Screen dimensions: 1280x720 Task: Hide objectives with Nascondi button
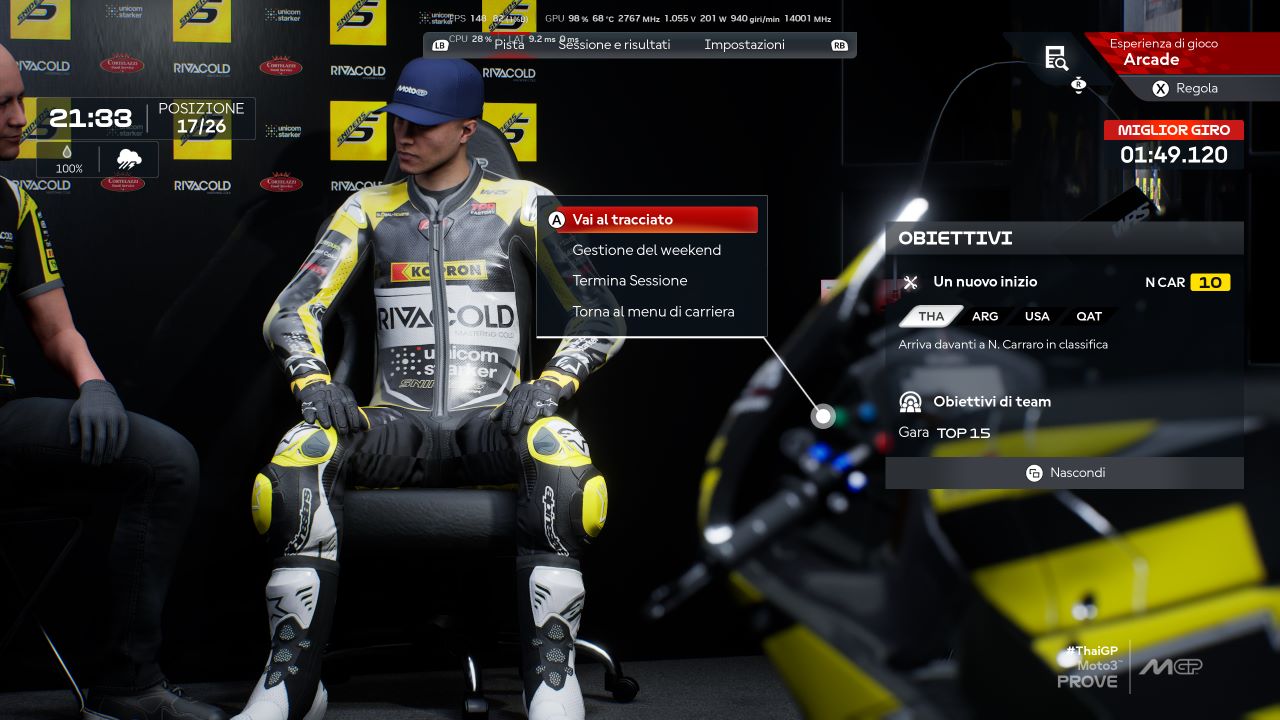(x=1065, y=473)
